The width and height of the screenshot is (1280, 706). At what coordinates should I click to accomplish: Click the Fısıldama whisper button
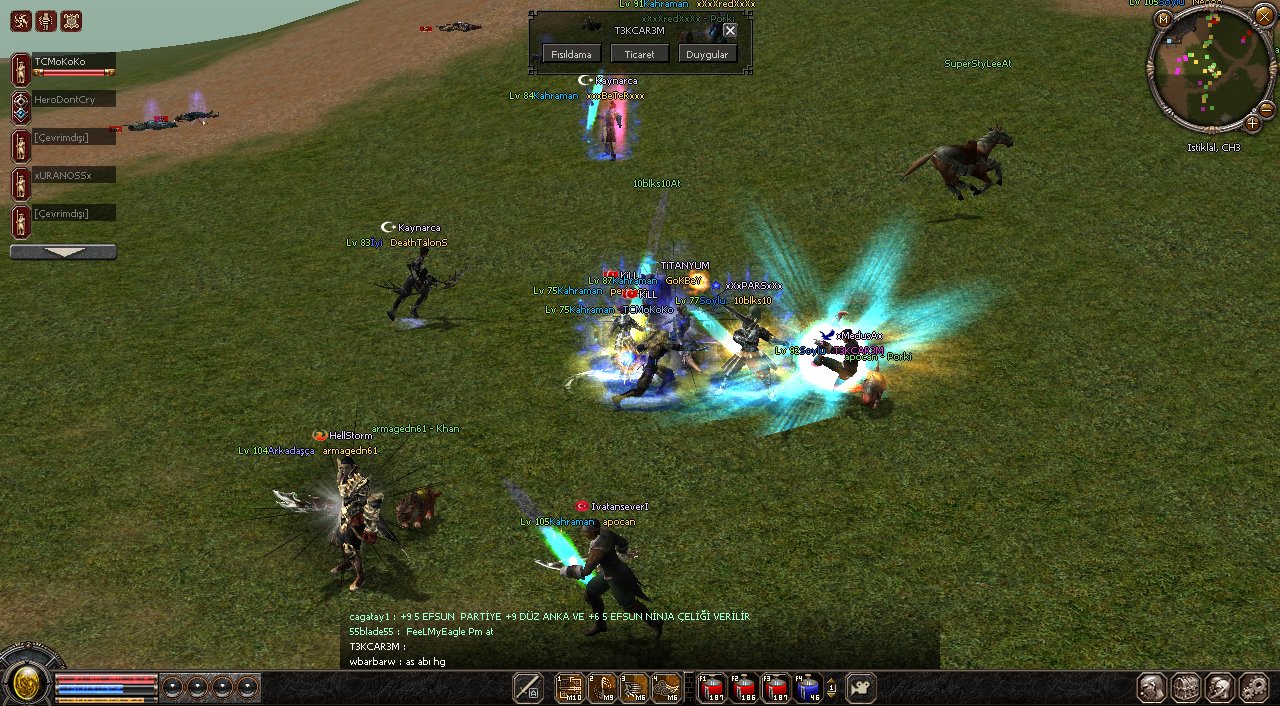(572, 54)
